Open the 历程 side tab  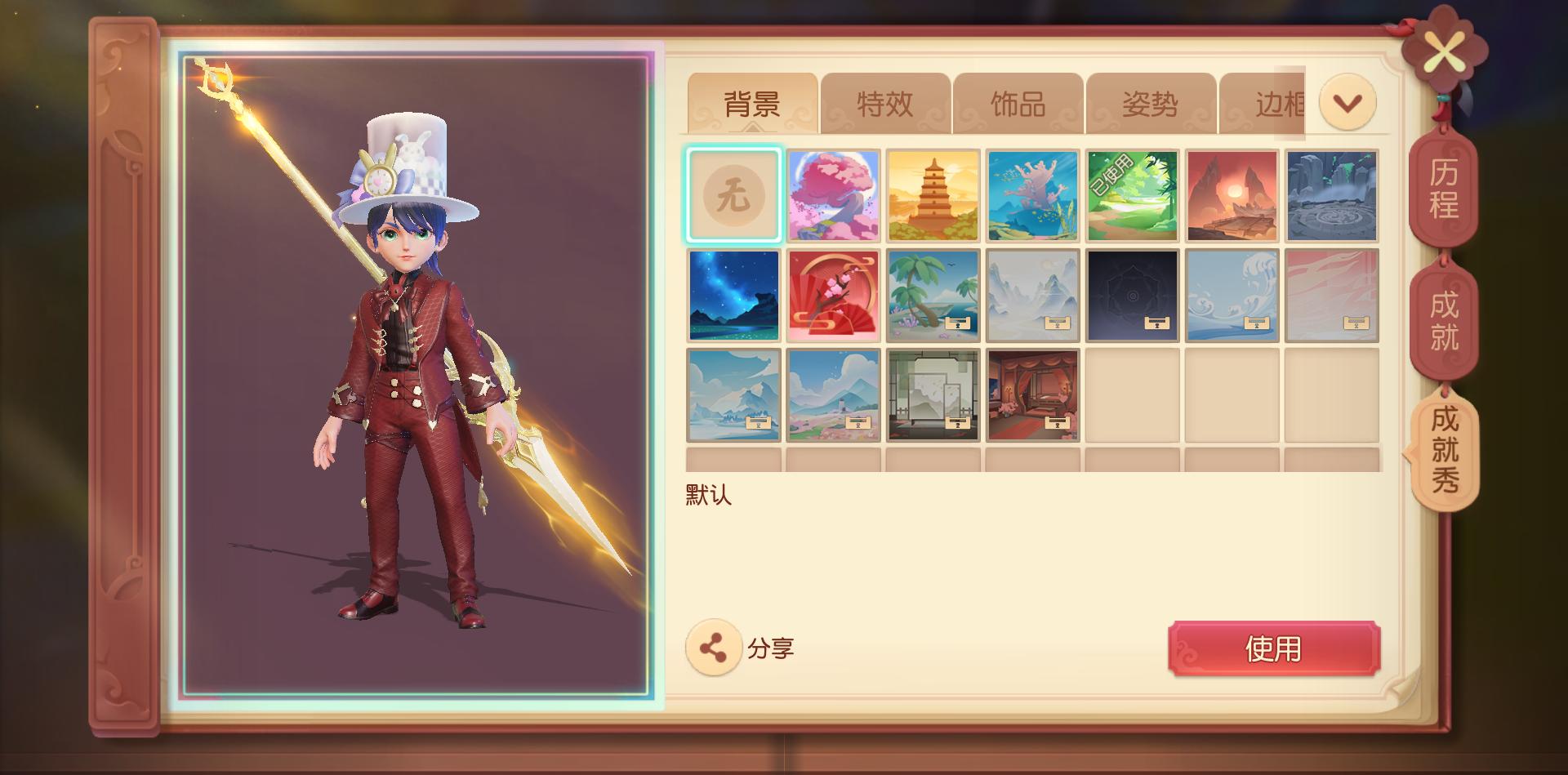(1443, 188)
